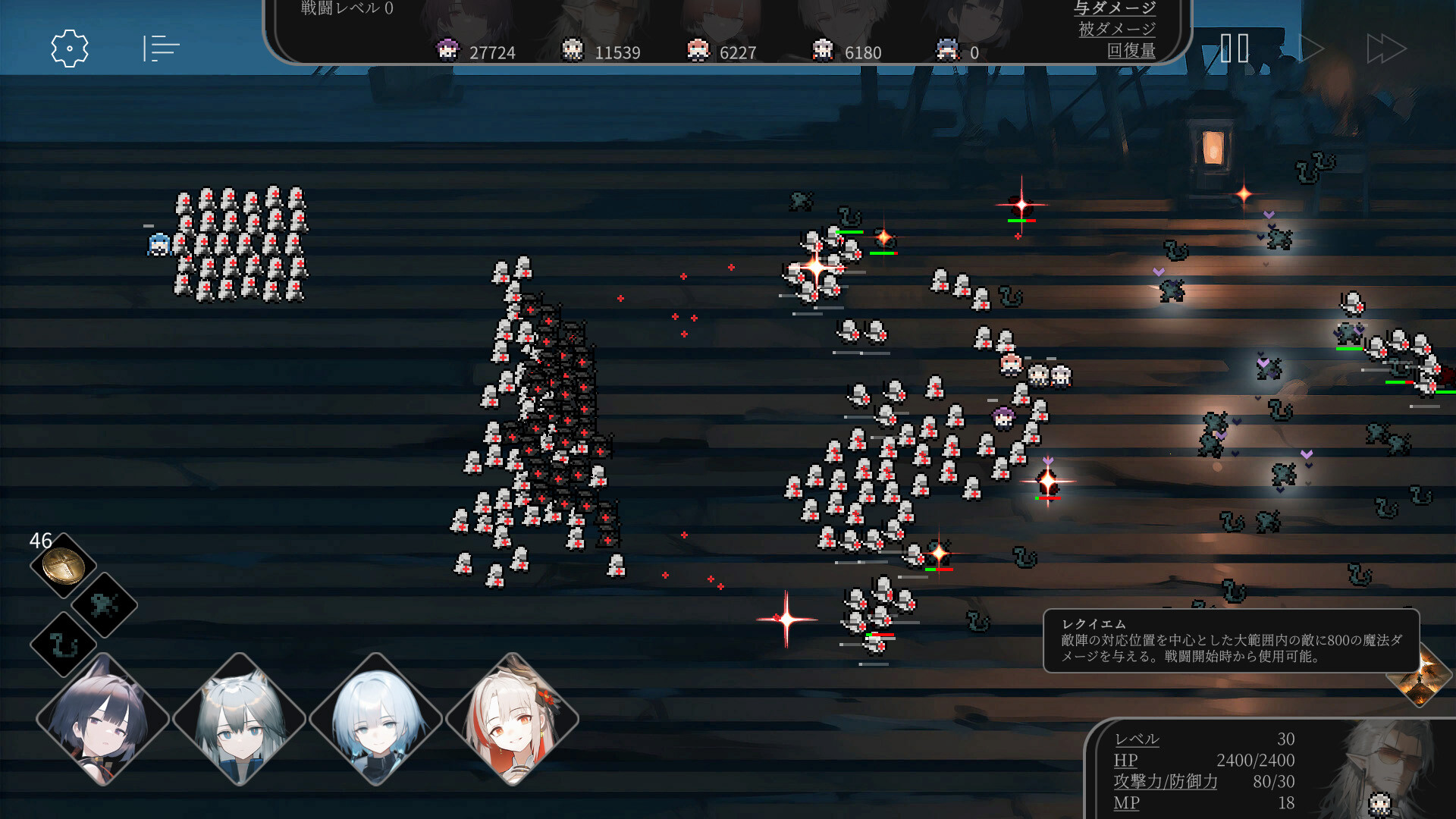
Task: Select the 与ダメージ display mode
Action: (1115, 9)
